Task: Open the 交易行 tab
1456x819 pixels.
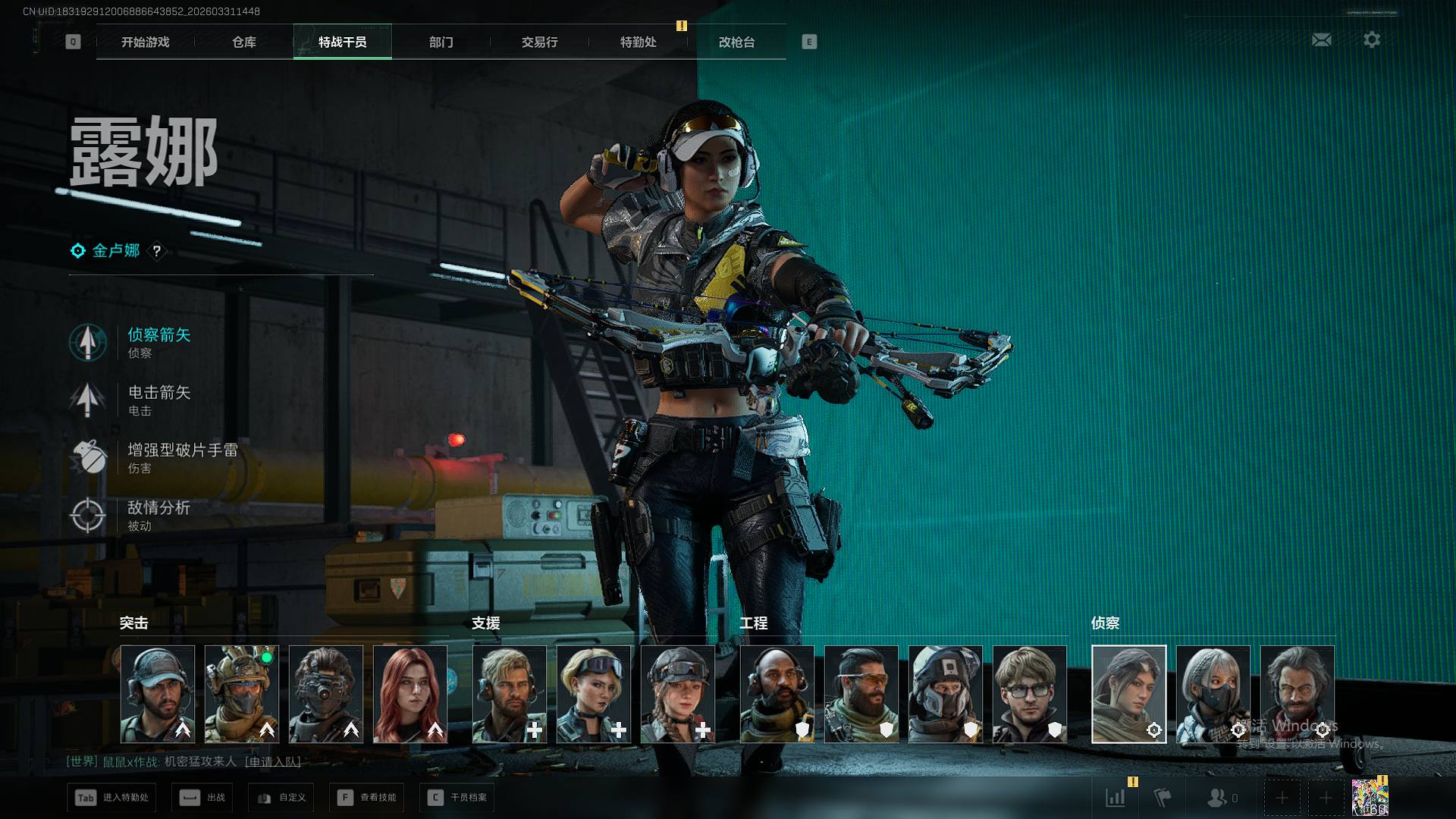Action: pyautogui.click(x=539, y=42)
